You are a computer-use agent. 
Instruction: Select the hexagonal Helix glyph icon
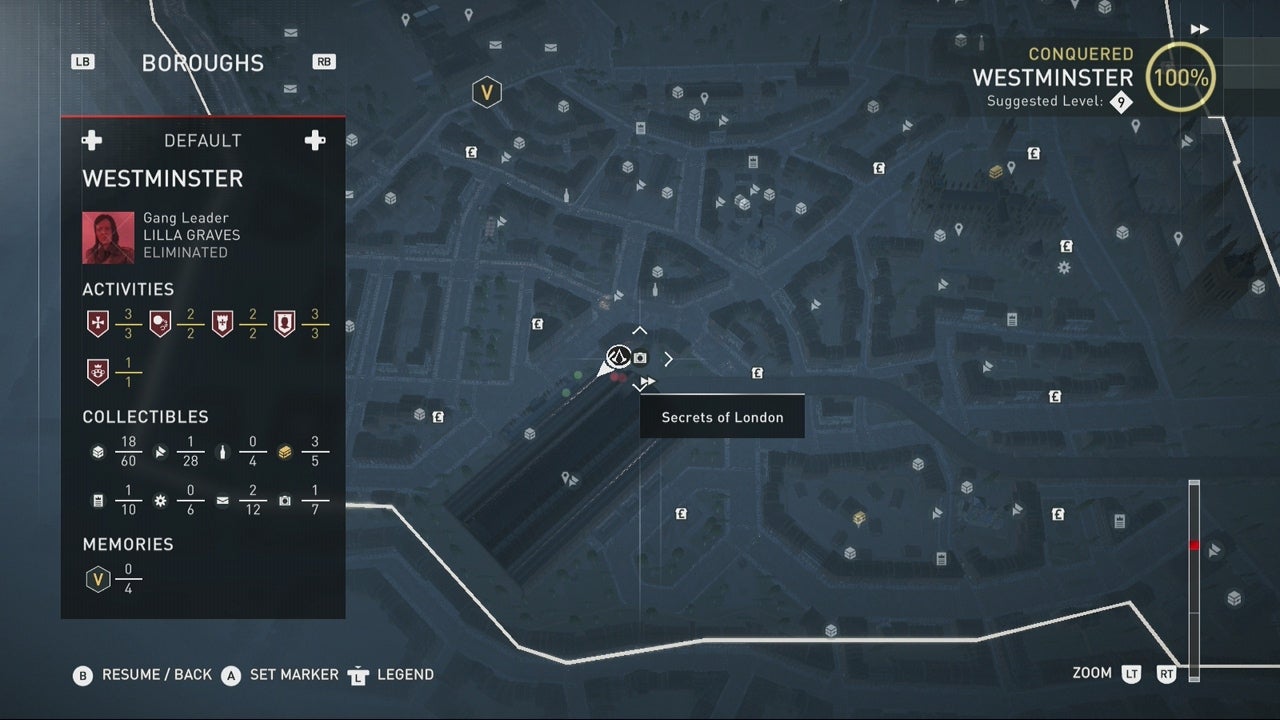[487, 91]
